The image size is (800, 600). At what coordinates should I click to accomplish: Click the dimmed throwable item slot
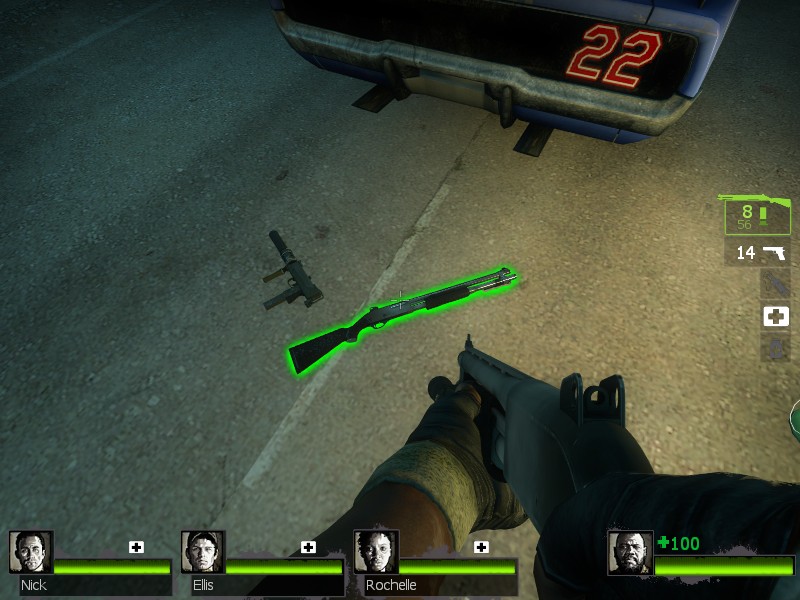click(x=775, y=284)
